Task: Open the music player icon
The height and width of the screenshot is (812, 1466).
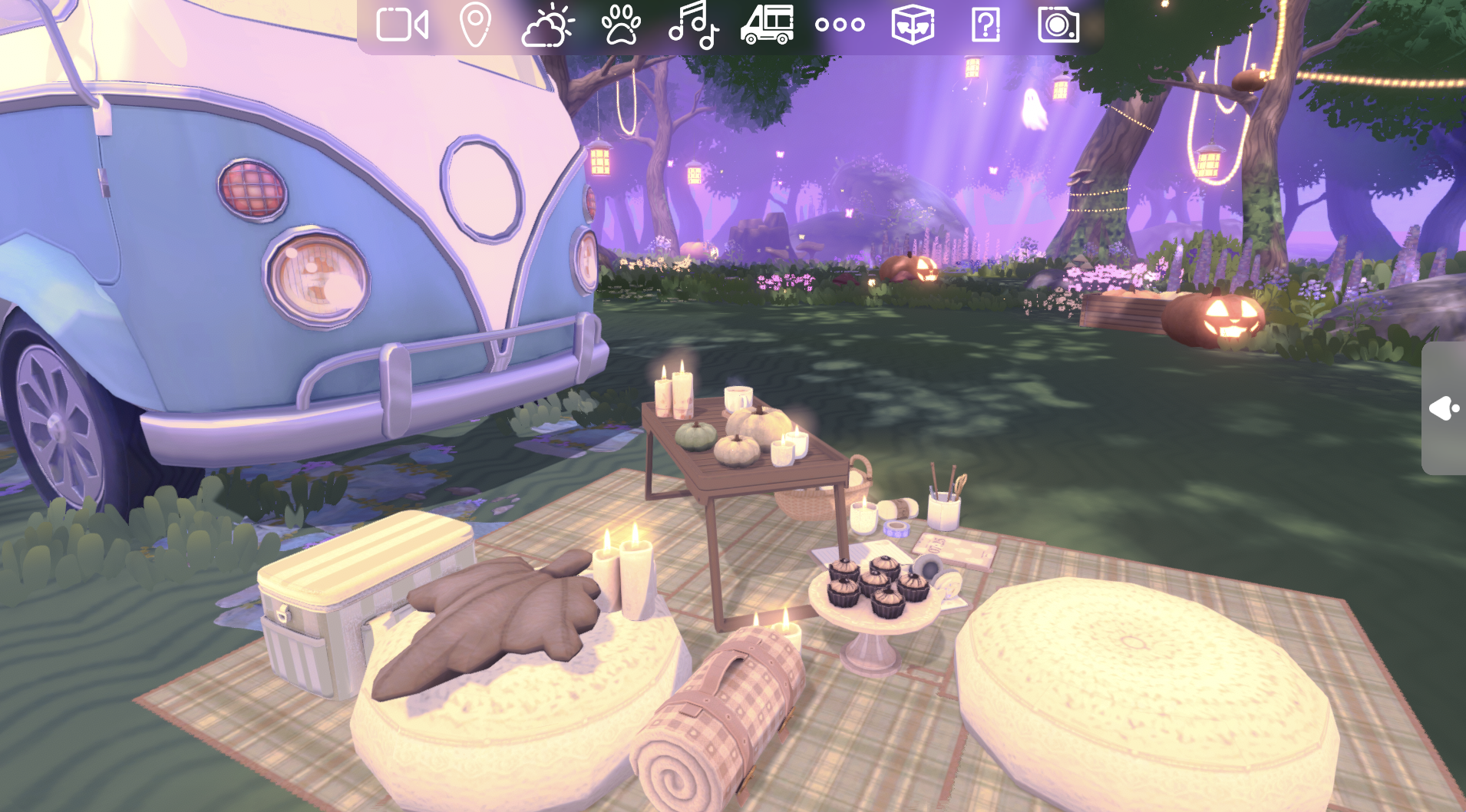Action: click(695, 25)
